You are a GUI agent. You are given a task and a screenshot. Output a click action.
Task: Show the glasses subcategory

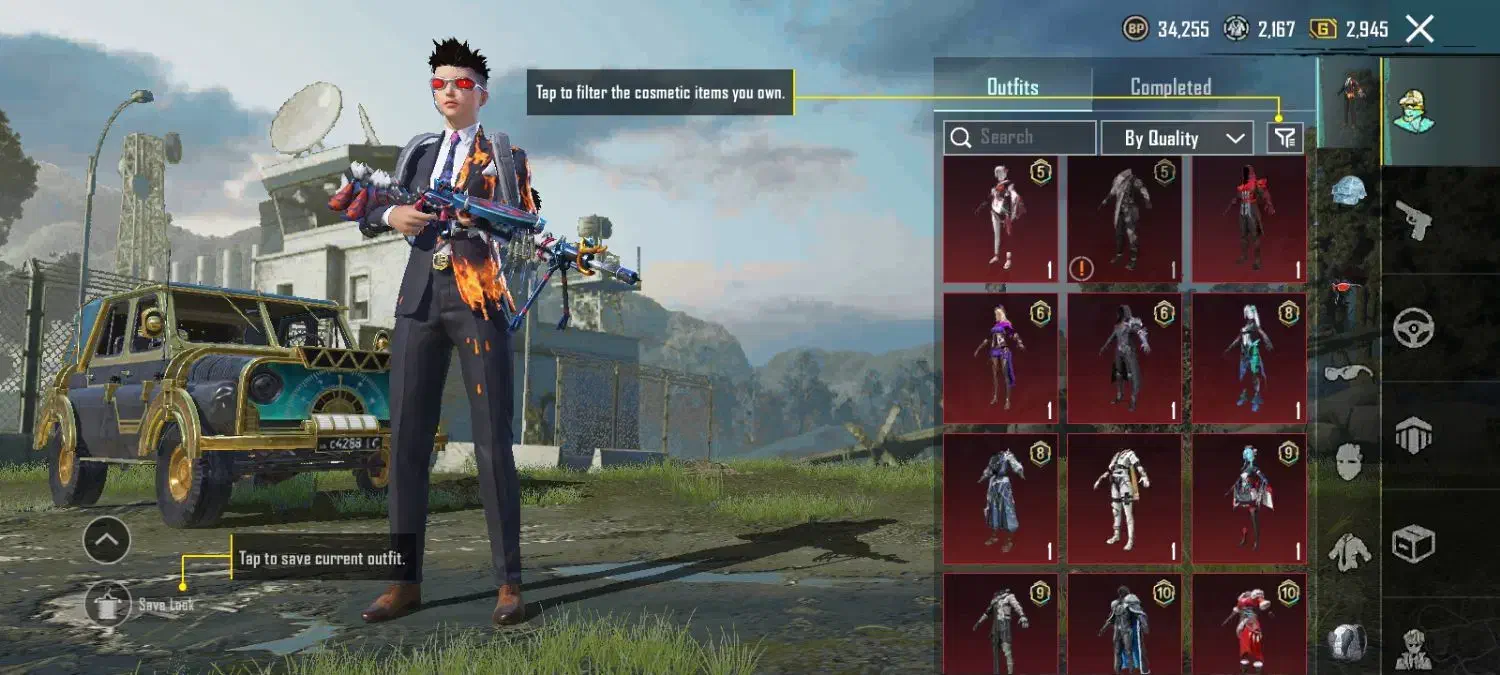click(x=1347, y=374)
